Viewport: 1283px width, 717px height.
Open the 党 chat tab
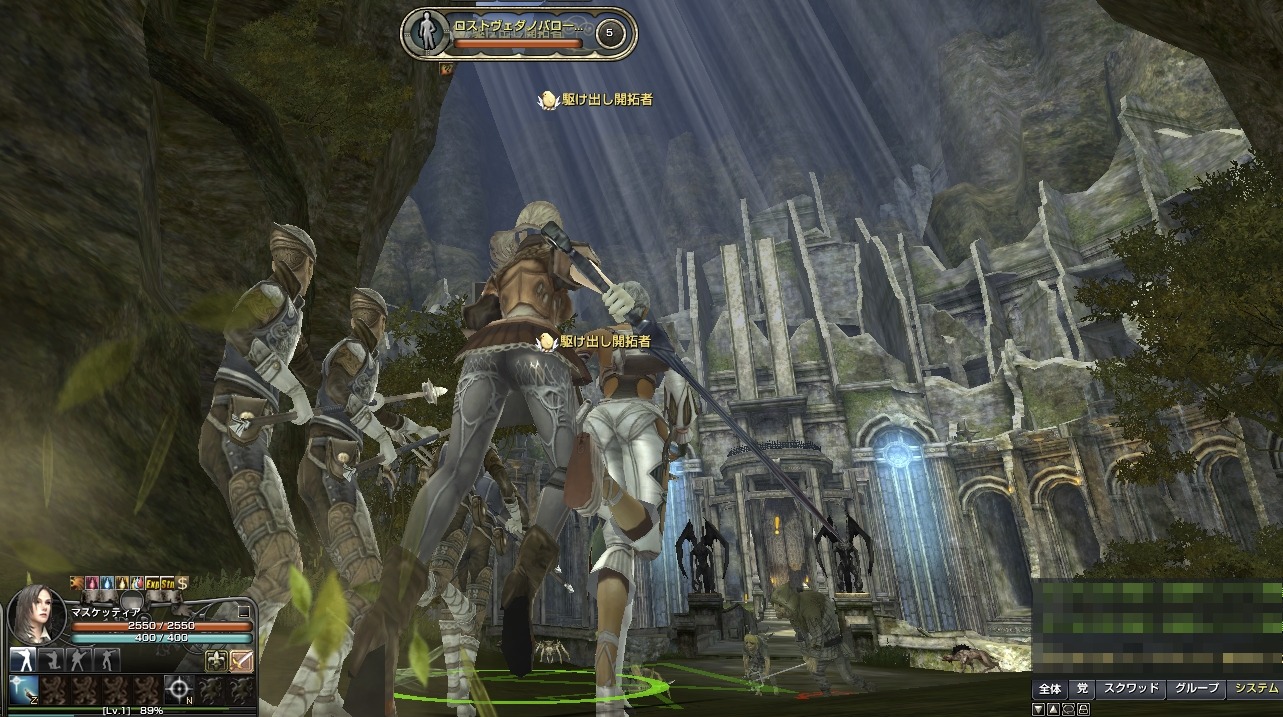1081,688
